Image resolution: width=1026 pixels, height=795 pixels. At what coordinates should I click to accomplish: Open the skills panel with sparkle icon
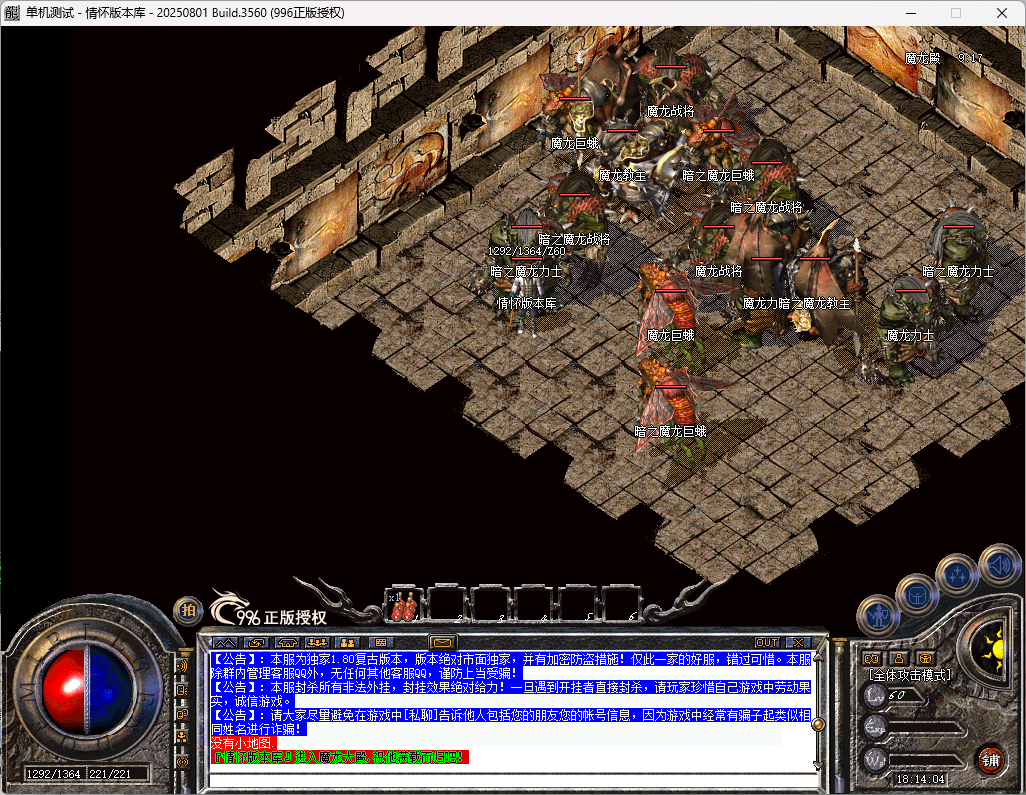click(957, 575)
